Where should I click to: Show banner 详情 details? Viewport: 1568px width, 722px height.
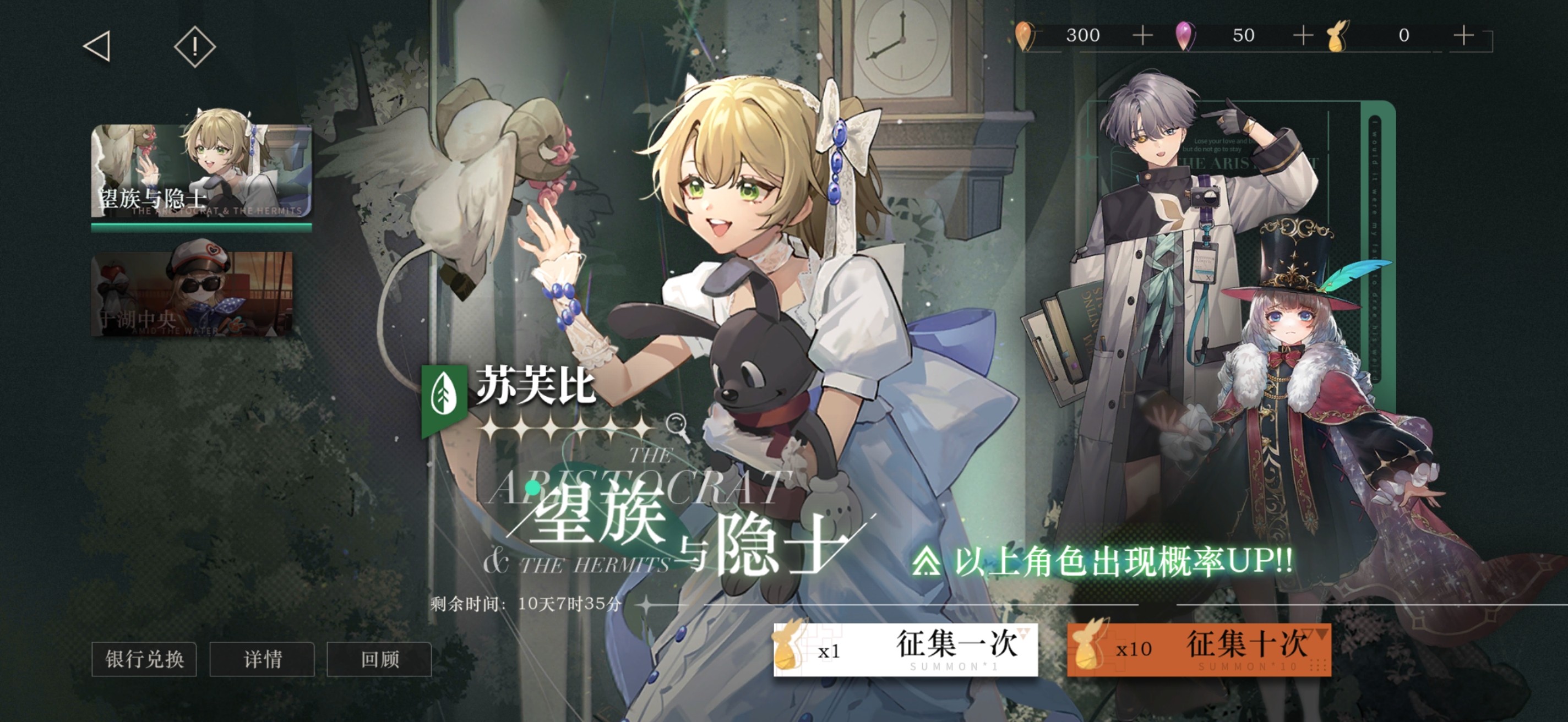pyautogui.click(x=263, y=659)
